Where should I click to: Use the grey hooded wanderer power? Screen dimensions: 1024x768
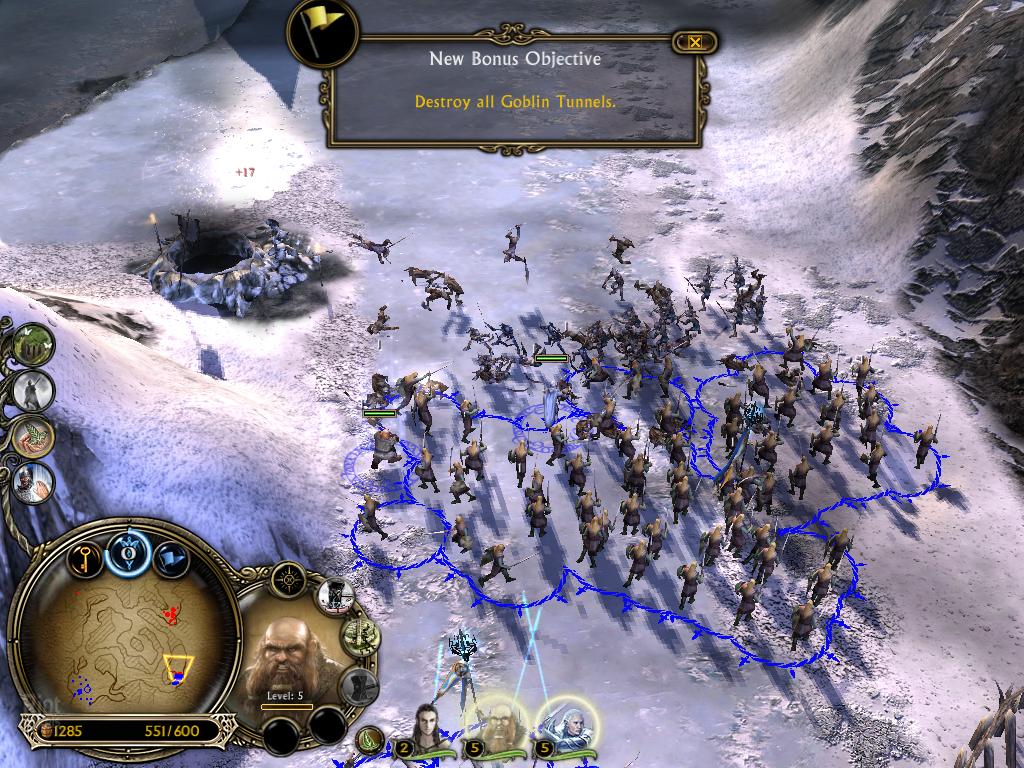click(33, 390)
